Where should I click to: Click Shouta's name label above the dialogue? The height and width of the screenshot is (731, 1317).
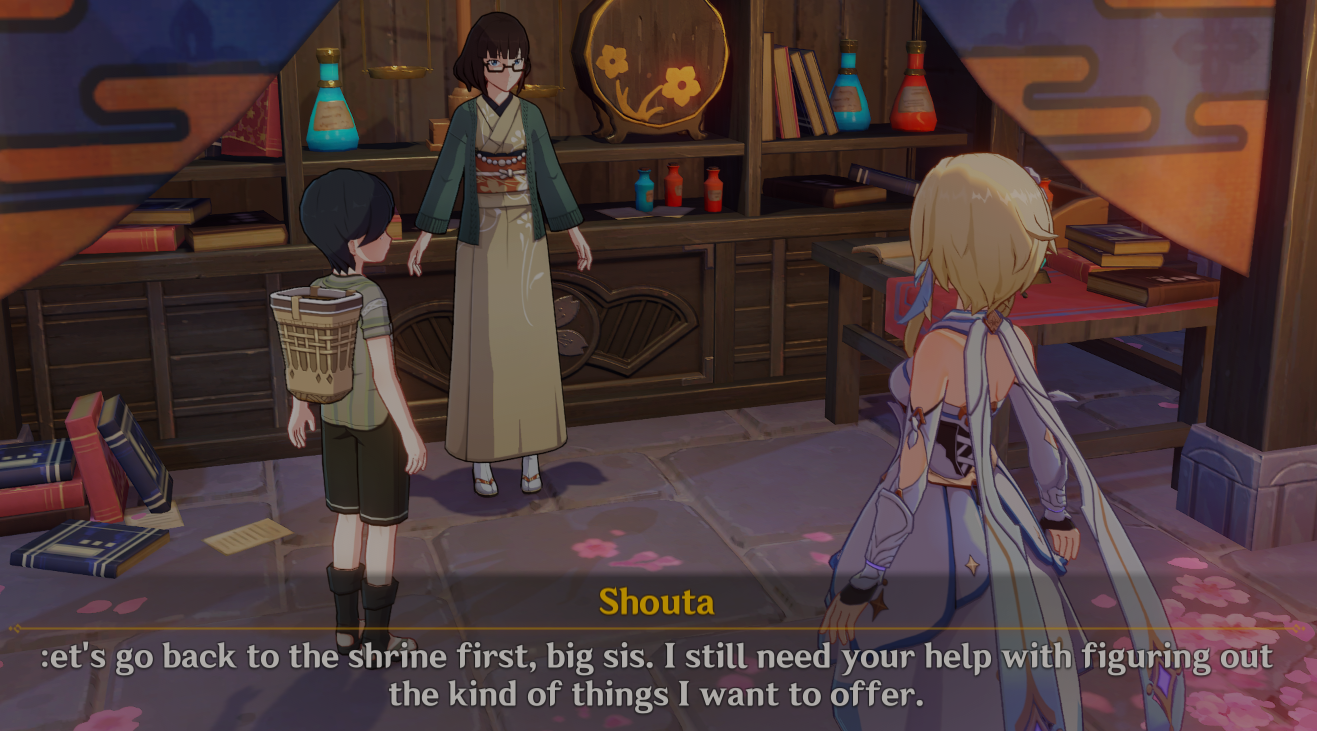[x=655, y=601]
